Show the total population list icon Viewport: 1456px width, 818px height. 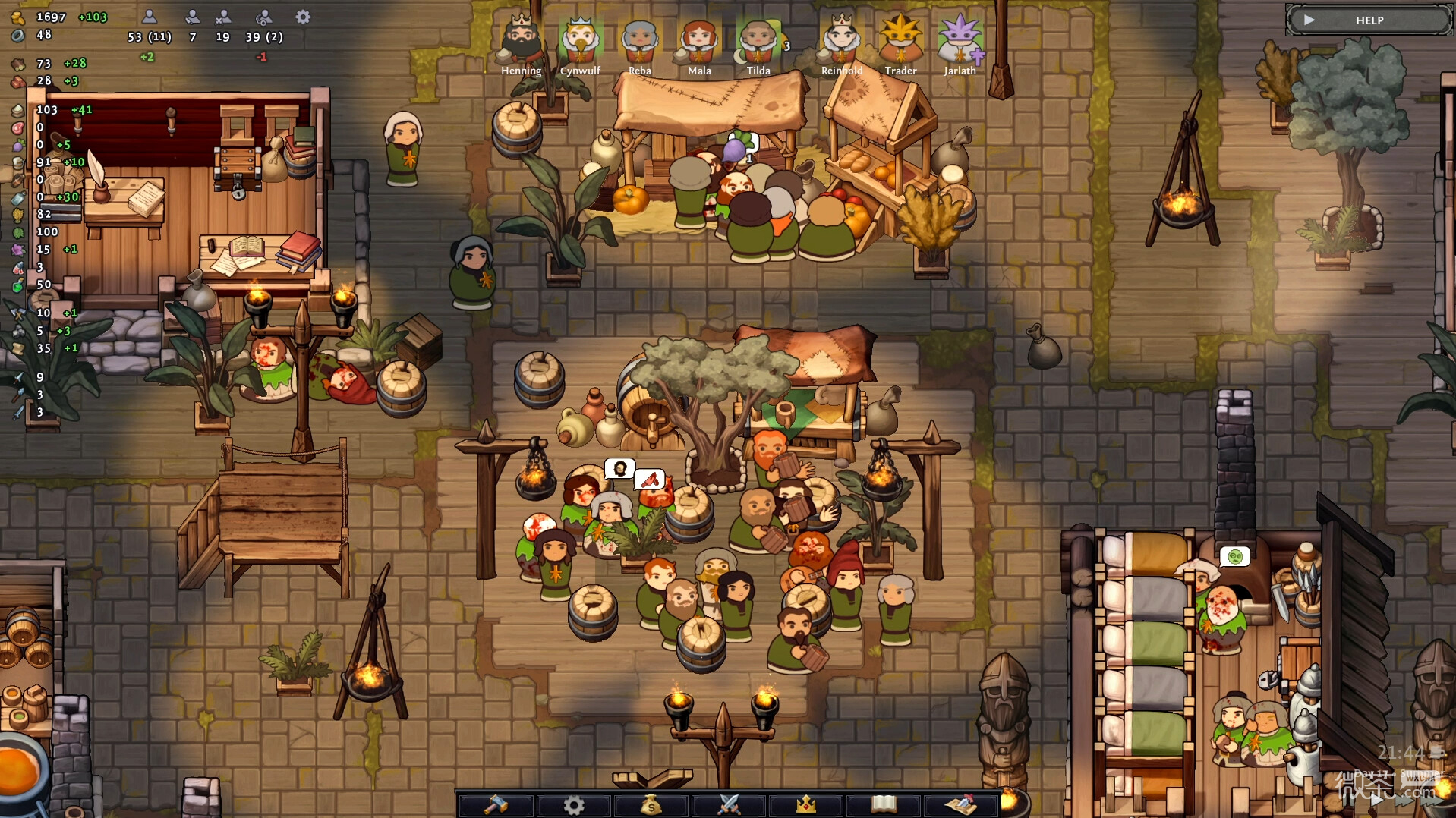click(x=150, y=17)
